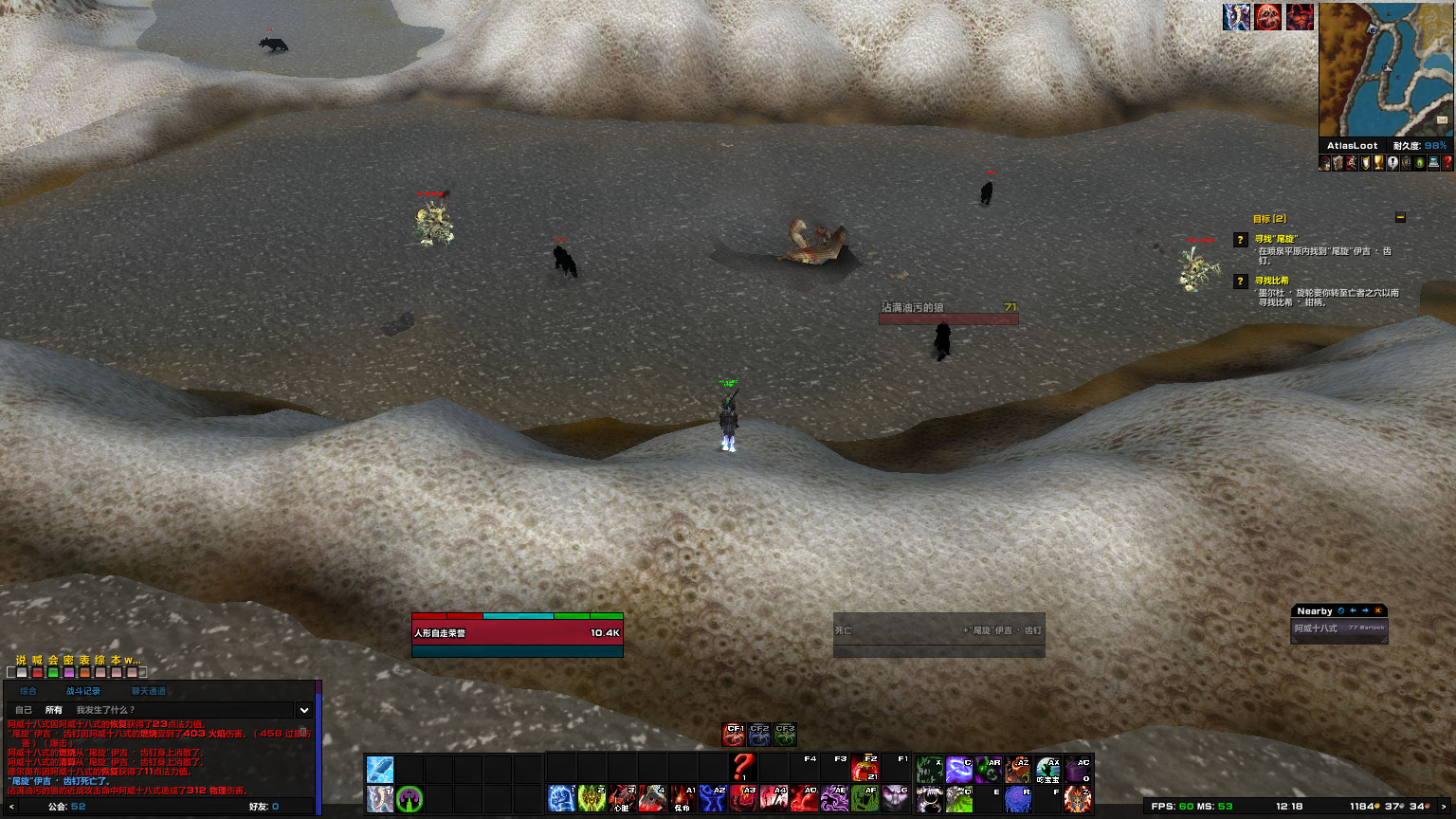
Task: Click the "心脏" spell icon on the action bar
Action: click(x=622, y=797)
